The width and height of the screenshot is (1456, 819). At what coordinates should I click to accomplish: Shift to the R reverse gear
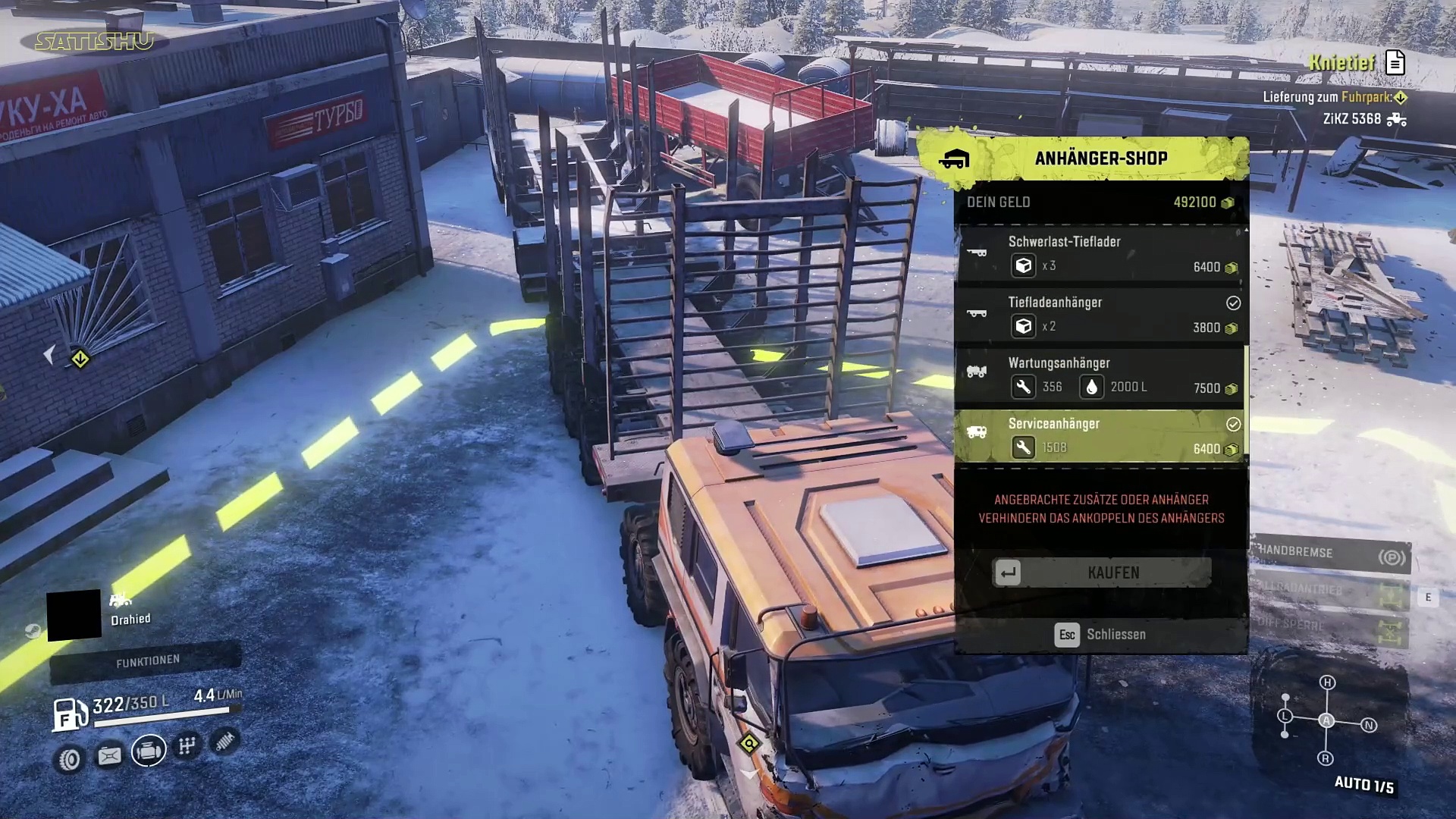pyautogui.click(x=1326, y=758)
